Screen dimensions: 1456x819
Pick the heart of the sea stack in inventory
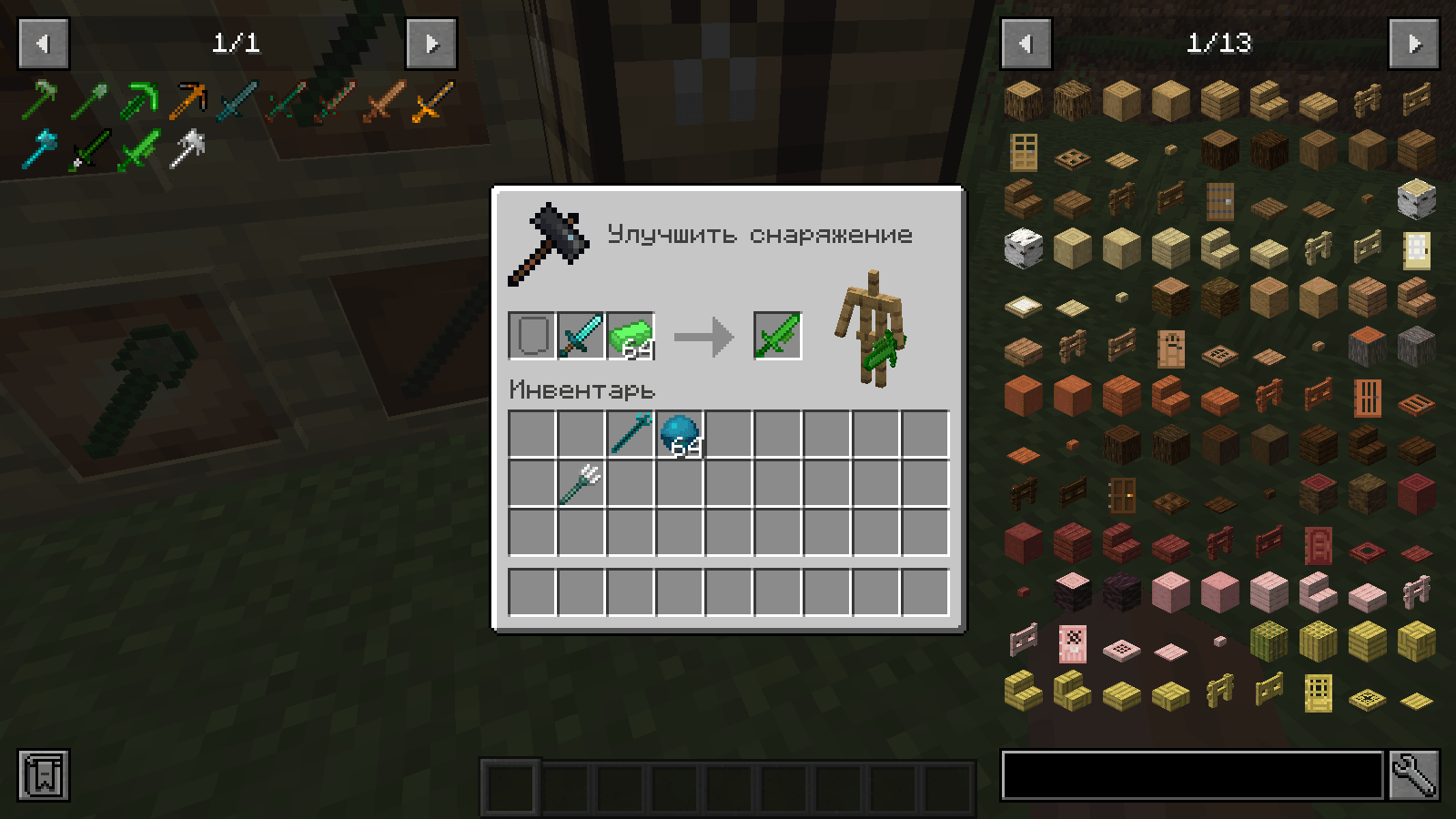pos(681,436)
